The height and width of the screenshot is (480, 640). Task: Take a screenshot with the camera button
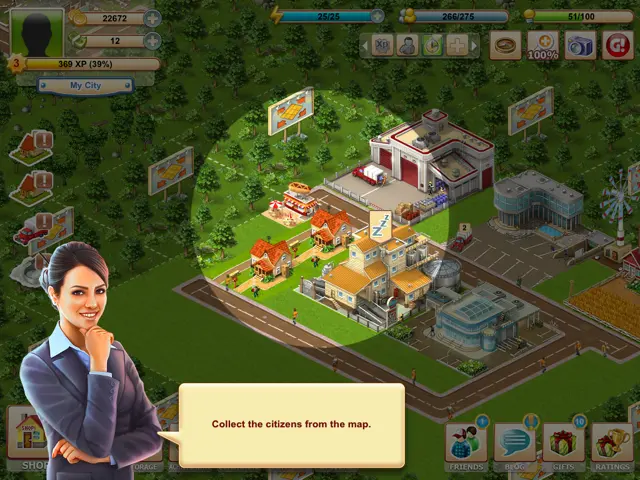[x=580, y=45]
